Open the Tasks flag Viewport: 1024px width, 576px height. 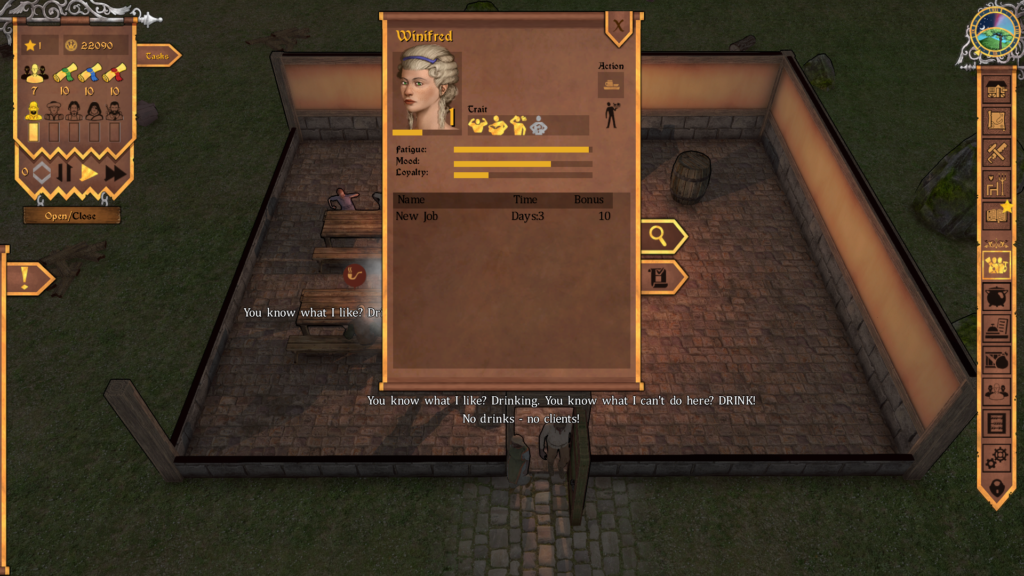[158, 56]
